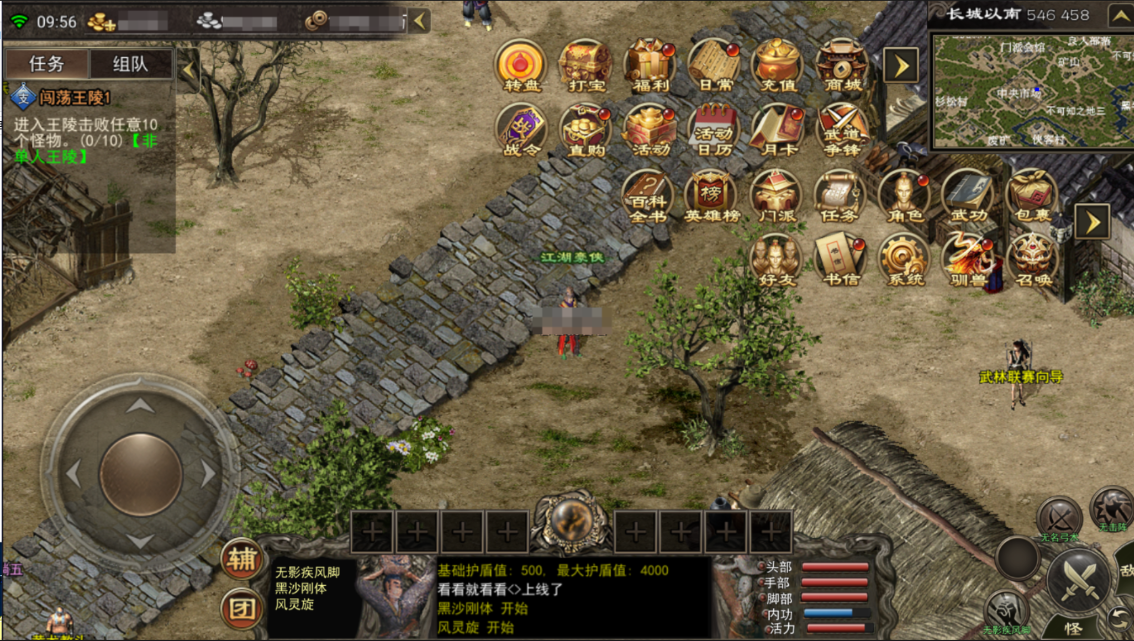Open the 福利 welfare rewards

pyautogui.click(x=649, y=66)
